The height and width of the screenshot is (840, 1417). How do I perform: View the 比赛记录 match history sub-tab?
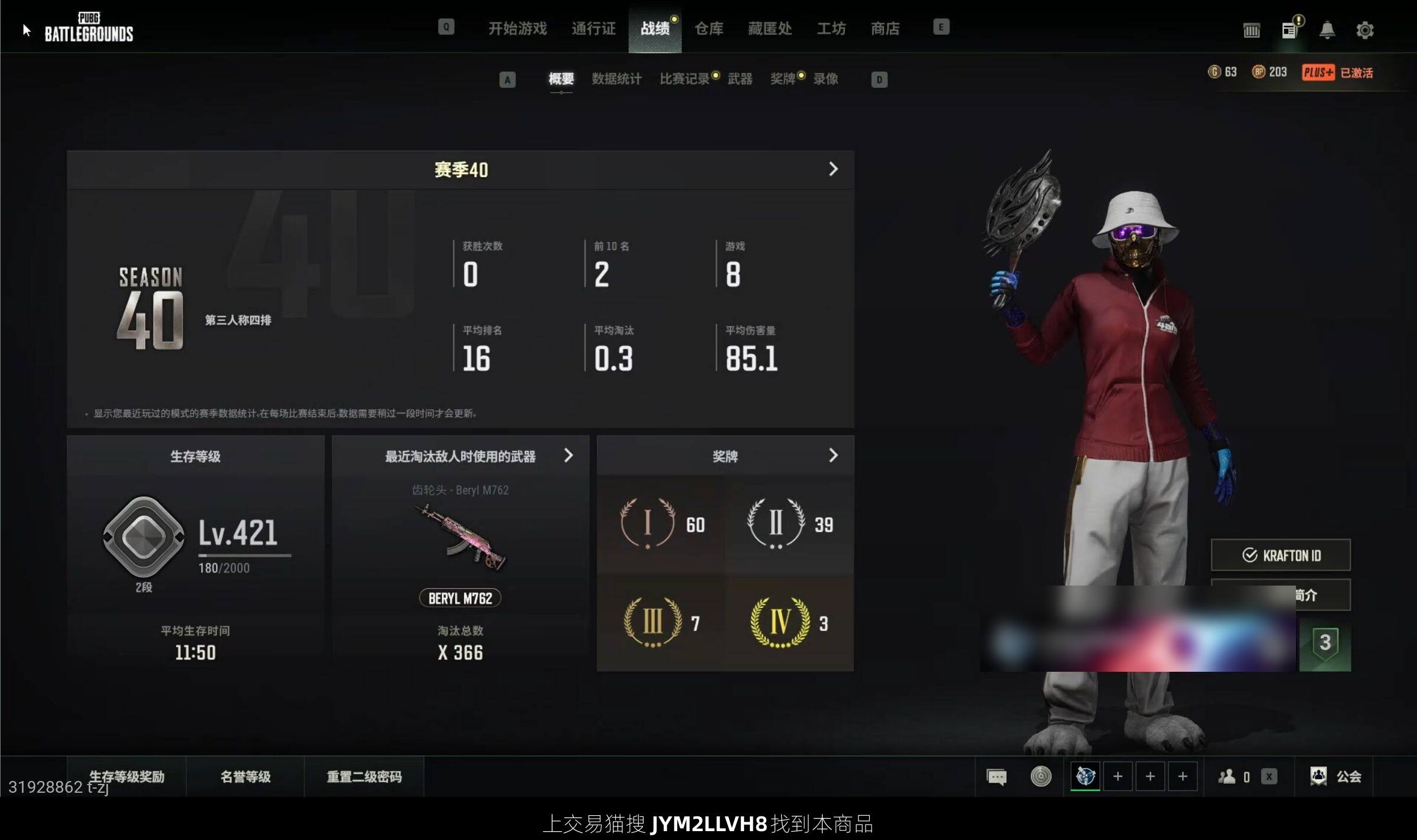point(684,79)
